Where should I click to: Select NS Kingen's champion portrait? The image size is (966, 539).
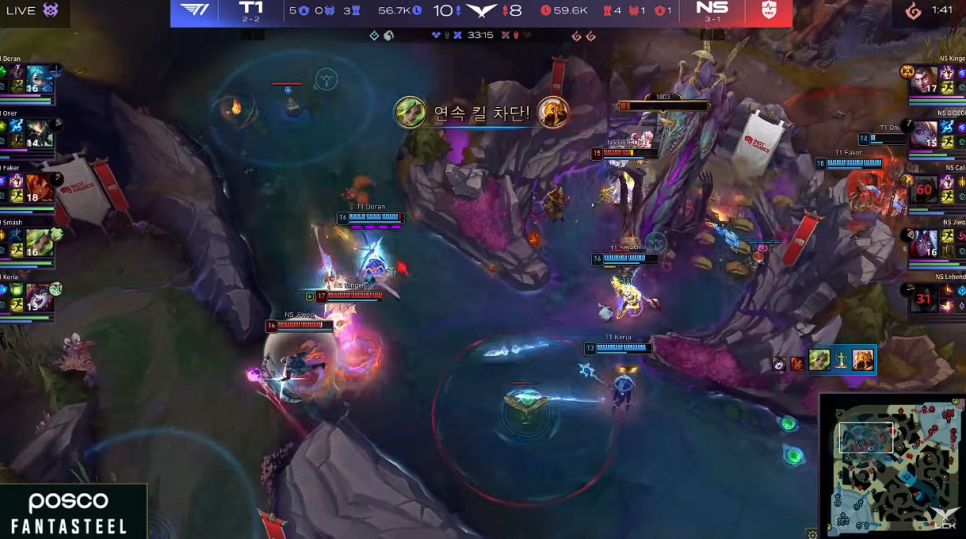point(924,80)
